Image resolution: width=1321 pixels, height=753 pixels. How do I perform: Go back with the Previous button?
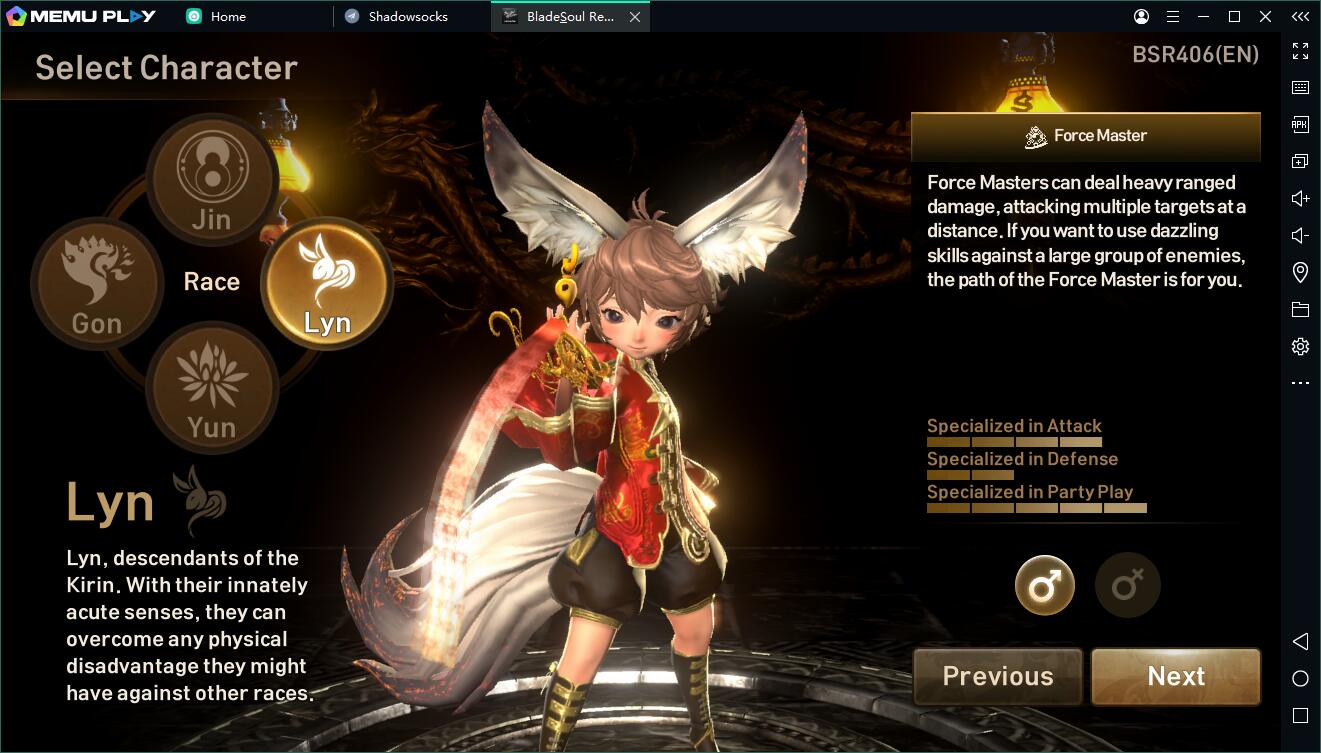point(997,677)
